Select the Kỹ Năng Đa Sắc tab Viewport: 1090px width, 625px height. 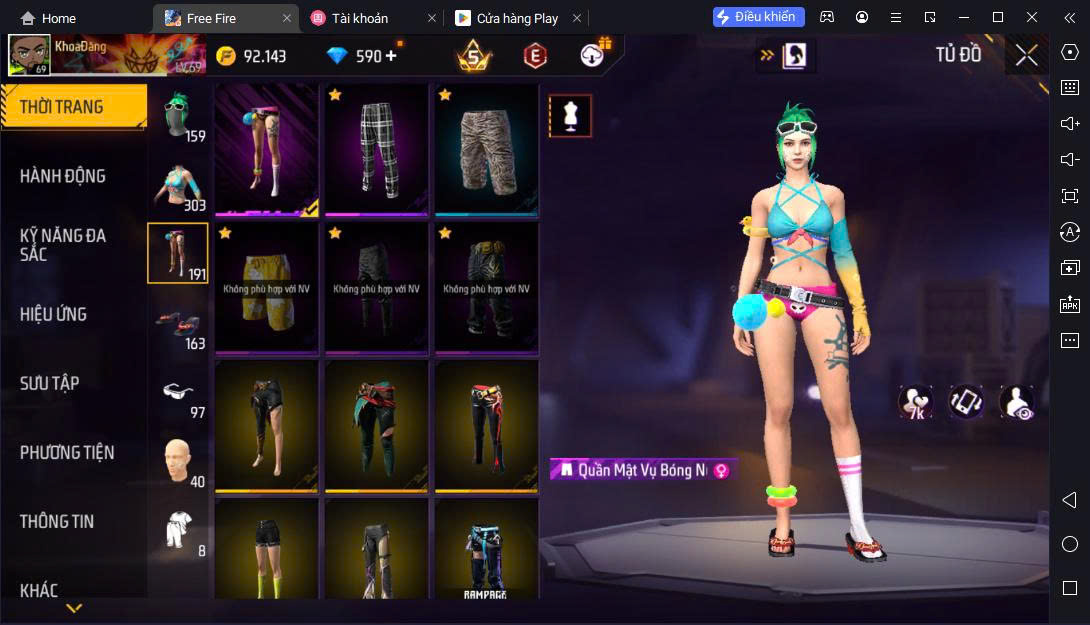coord(63,245)
